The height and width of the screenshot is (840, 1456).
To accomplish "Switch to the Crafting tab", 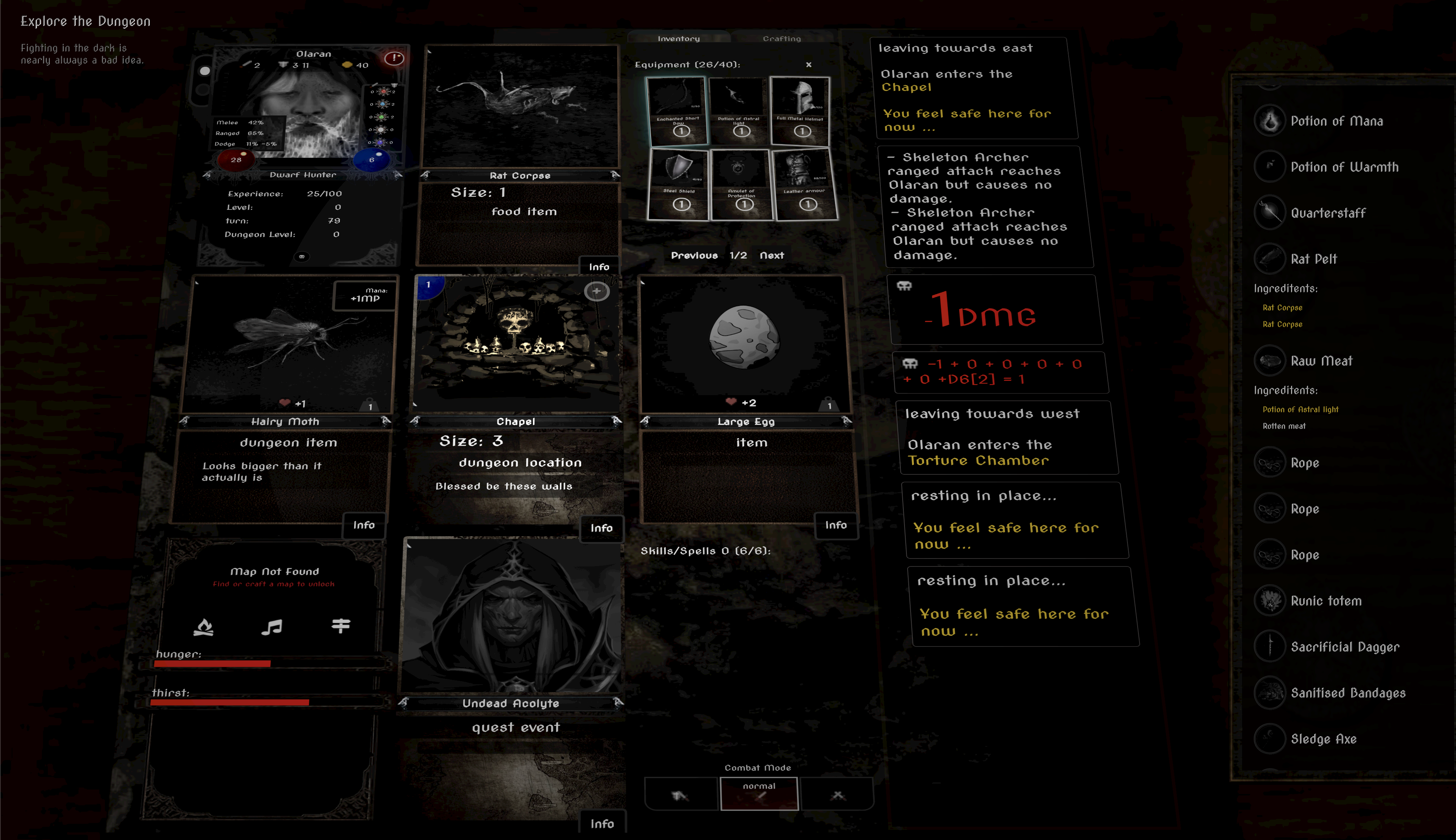I will click(782, 38).
